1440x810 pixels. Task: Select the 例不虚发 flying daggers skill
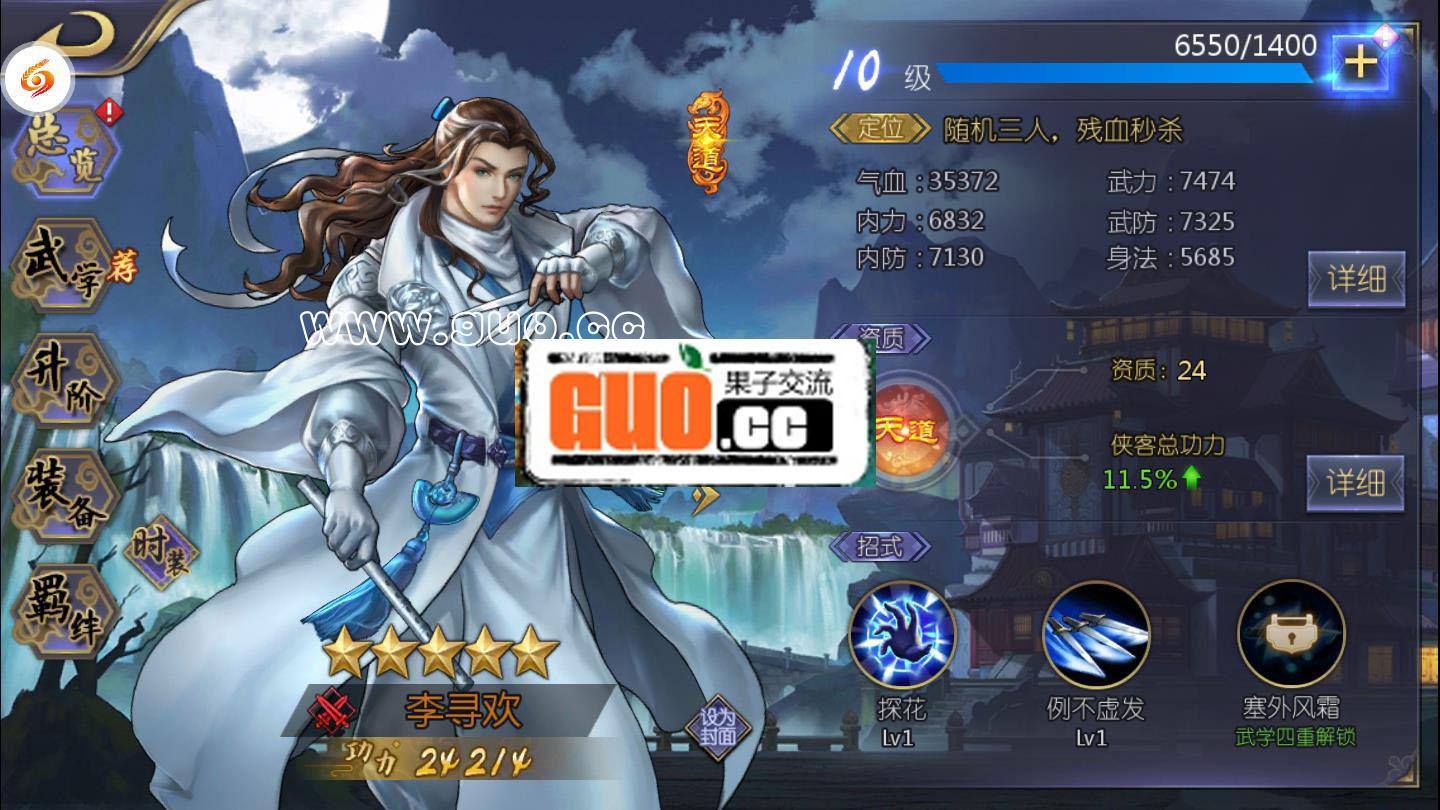point(1095,634)
